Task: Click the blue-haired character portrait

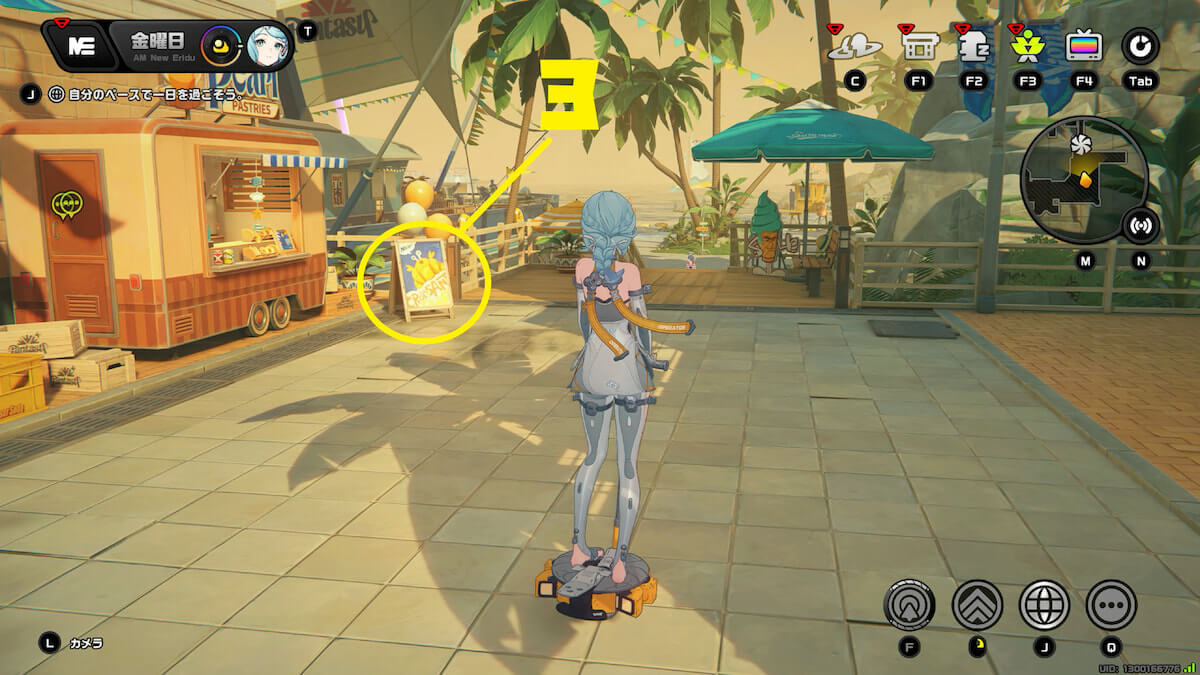Action: (266, 46)
